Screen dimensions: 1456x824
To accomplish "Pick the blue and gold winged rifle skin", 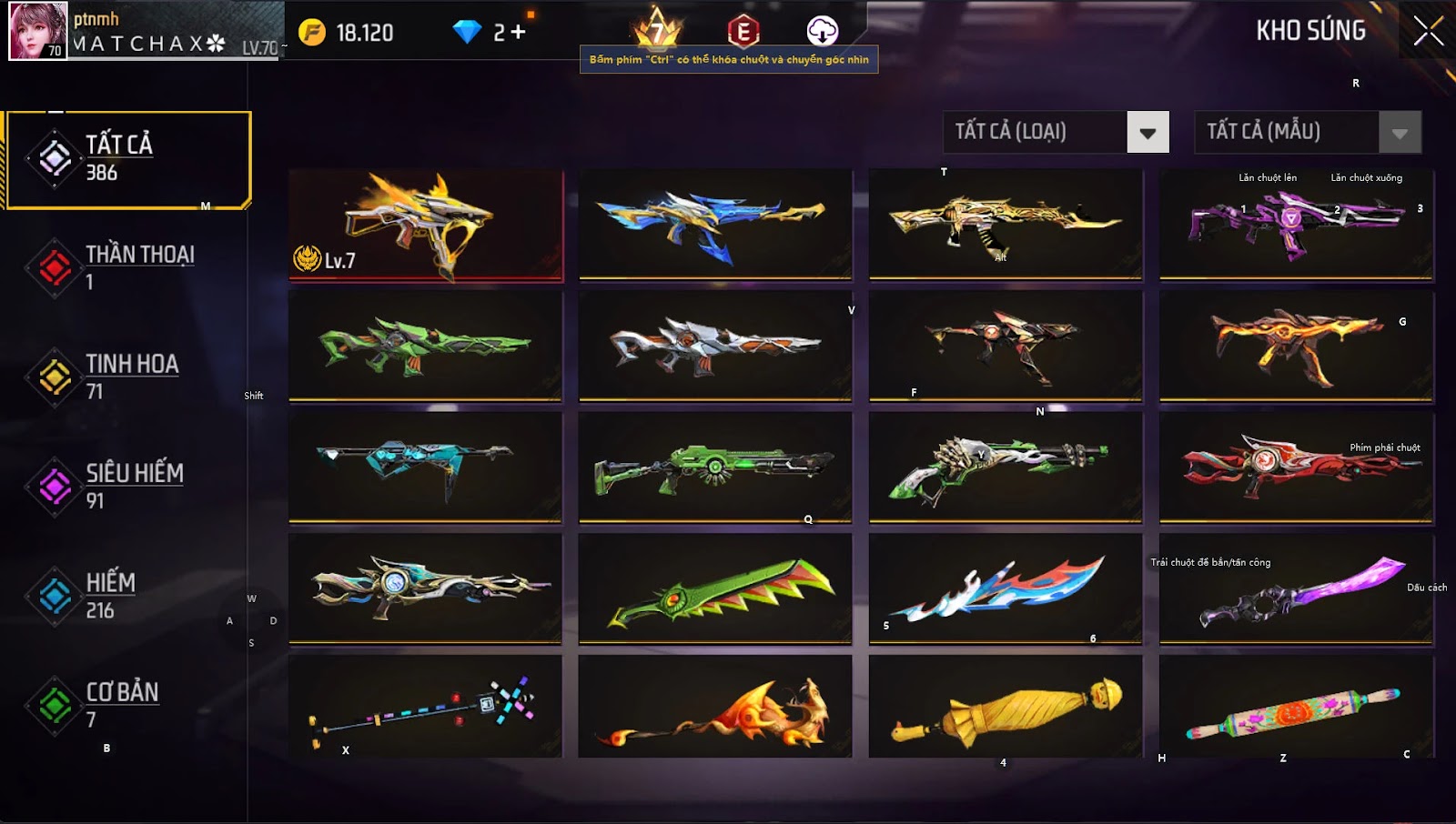I will click(715, 224).
